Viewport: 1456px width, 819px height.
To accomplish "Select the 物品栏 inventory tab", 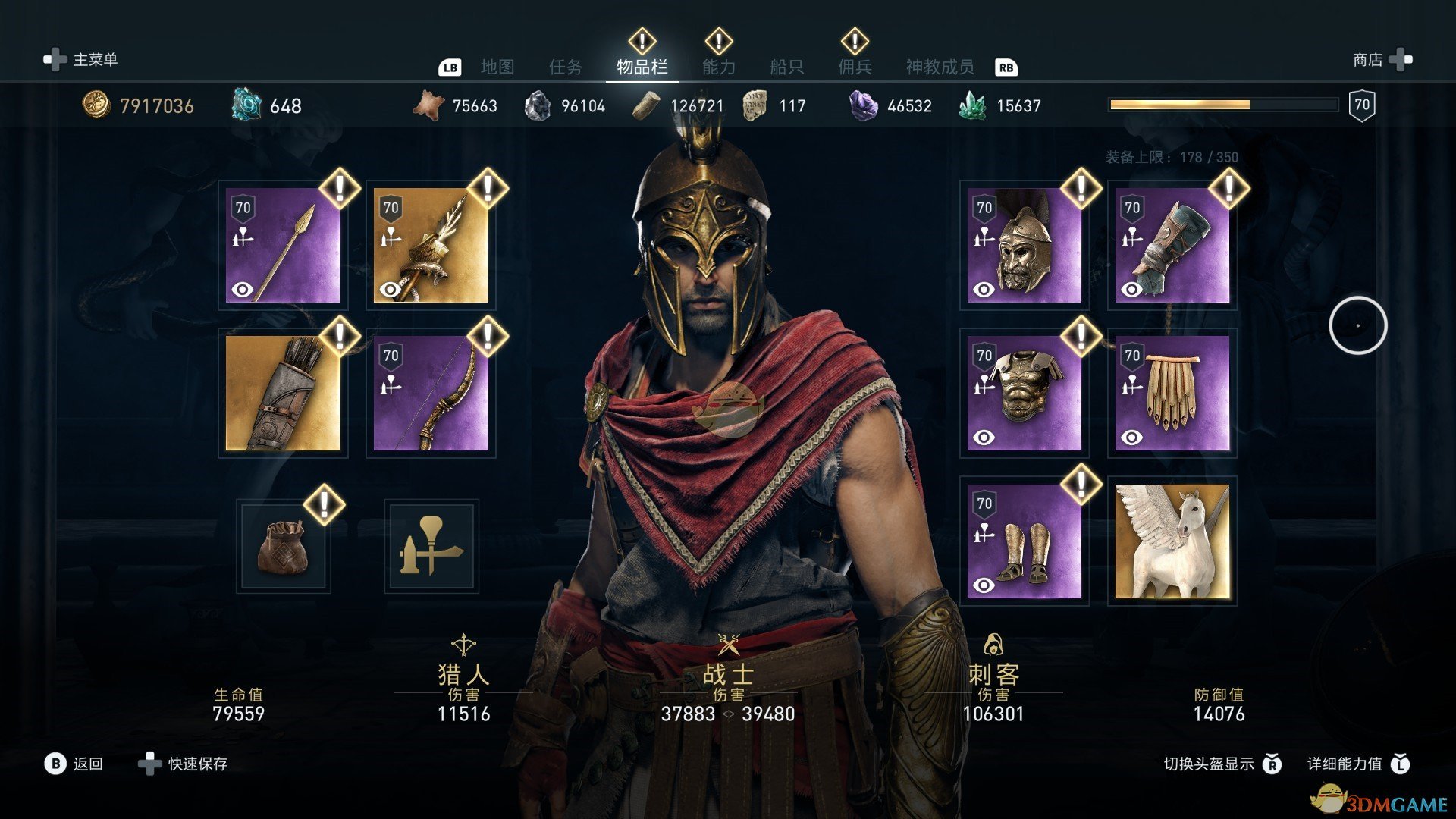I will (x=642, y=67).
